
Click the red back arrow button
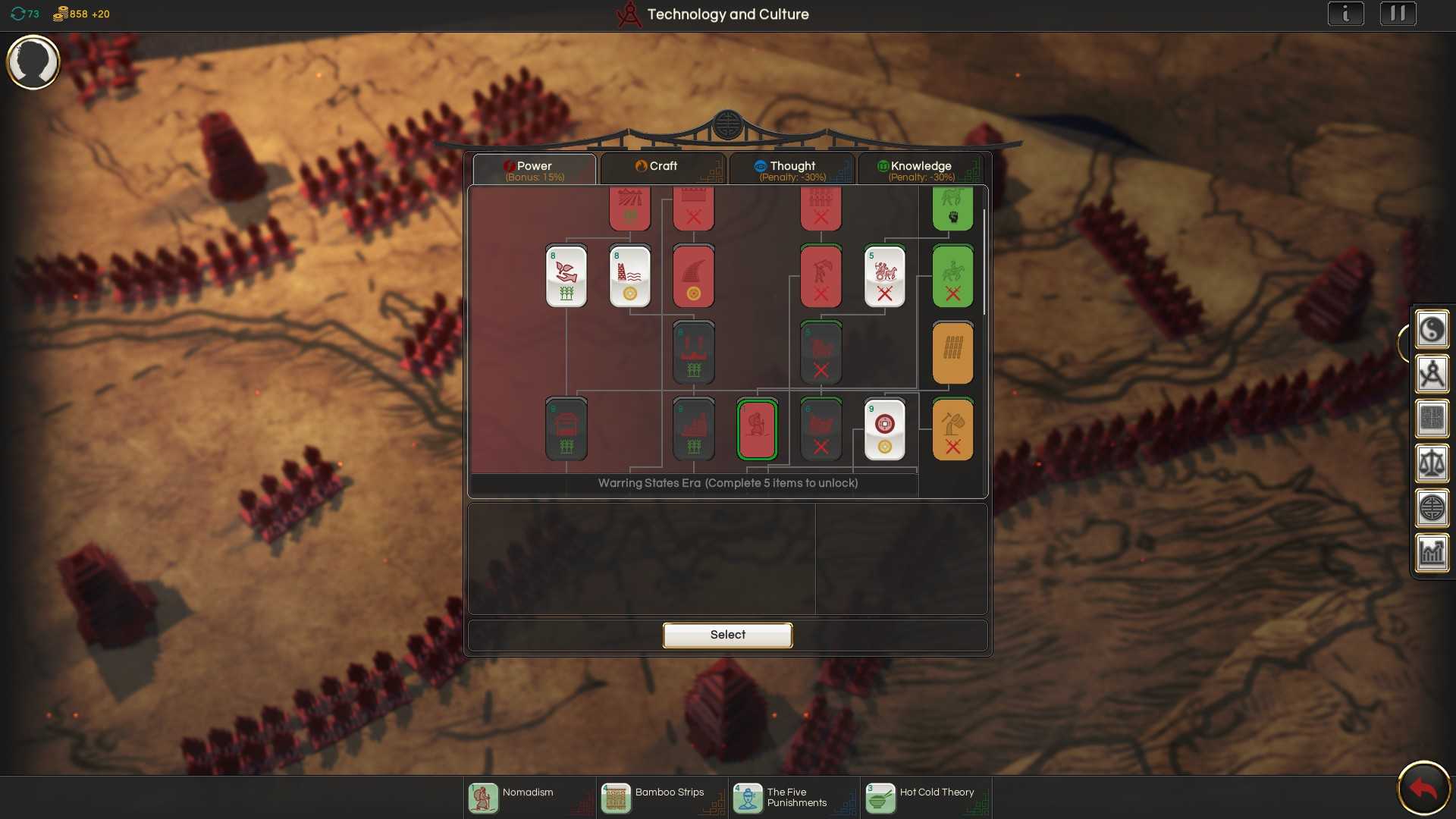1424,788
